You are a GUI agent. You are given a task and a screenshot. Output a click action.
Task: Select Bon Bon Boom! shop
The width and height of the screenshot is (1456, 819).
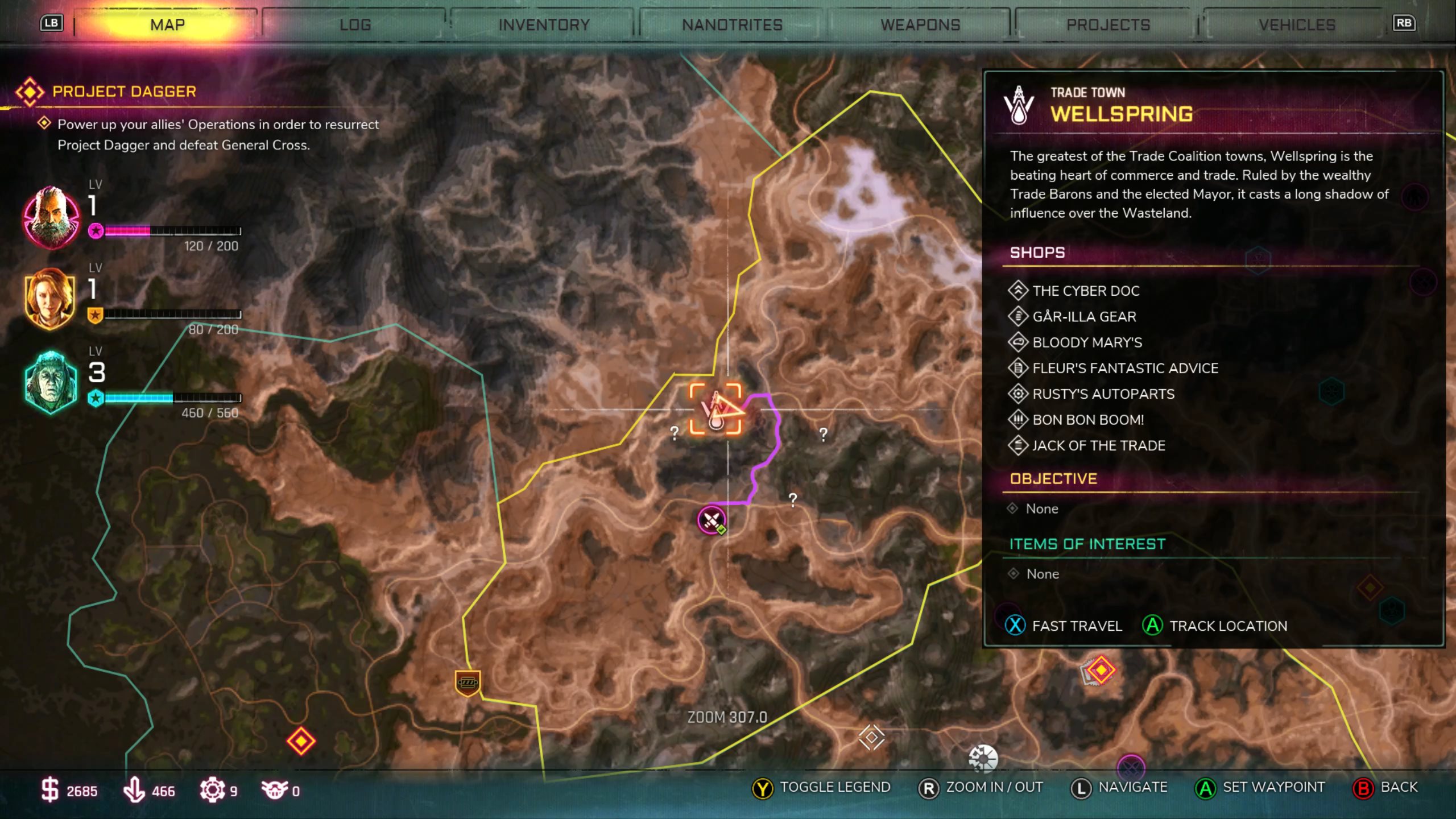[x=1087, y=420]
